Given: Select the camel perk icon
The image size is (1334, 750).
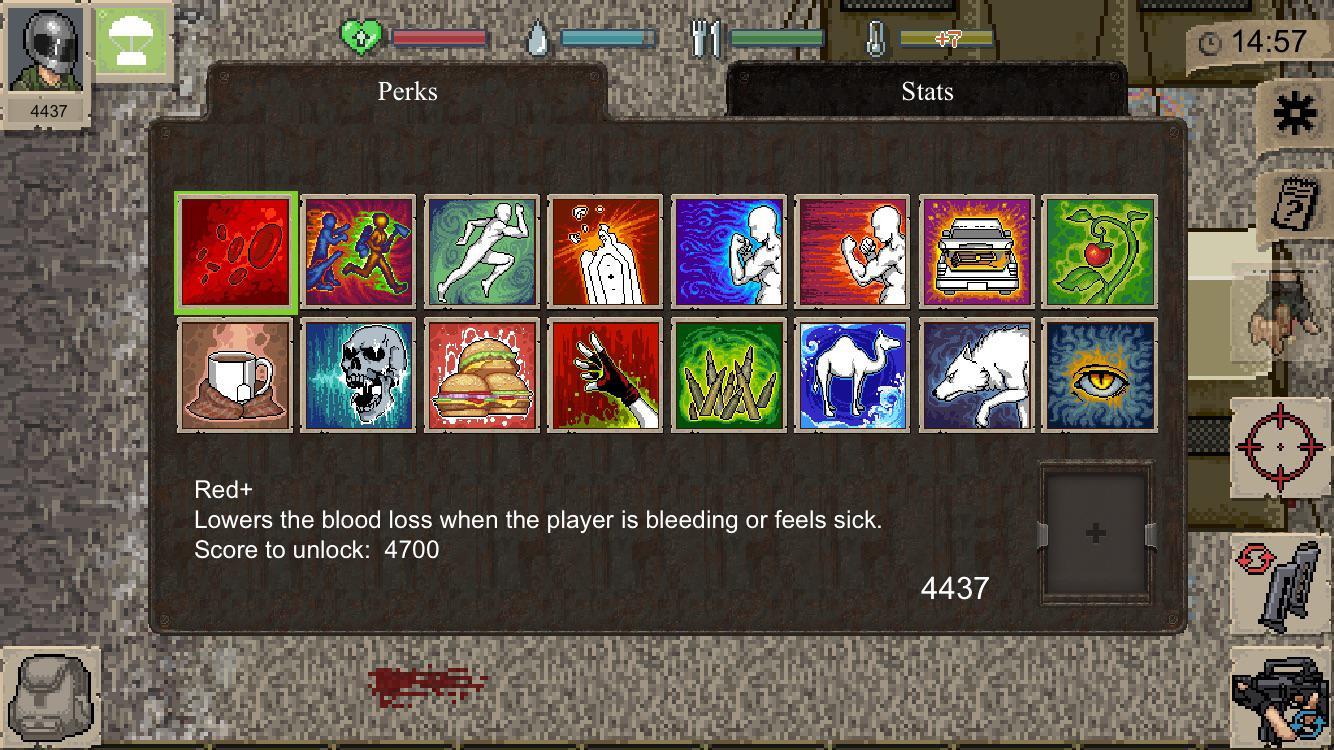Looking at the screenshot, I should [x=852, y=377].
